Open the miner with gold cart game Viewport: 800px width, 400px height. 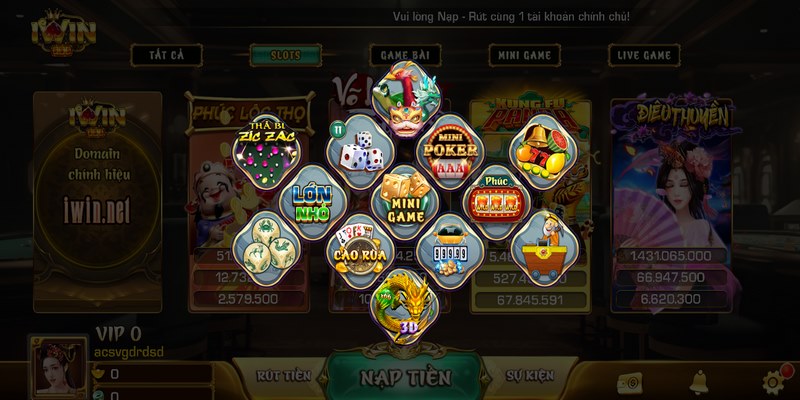(x=541, y=248)
